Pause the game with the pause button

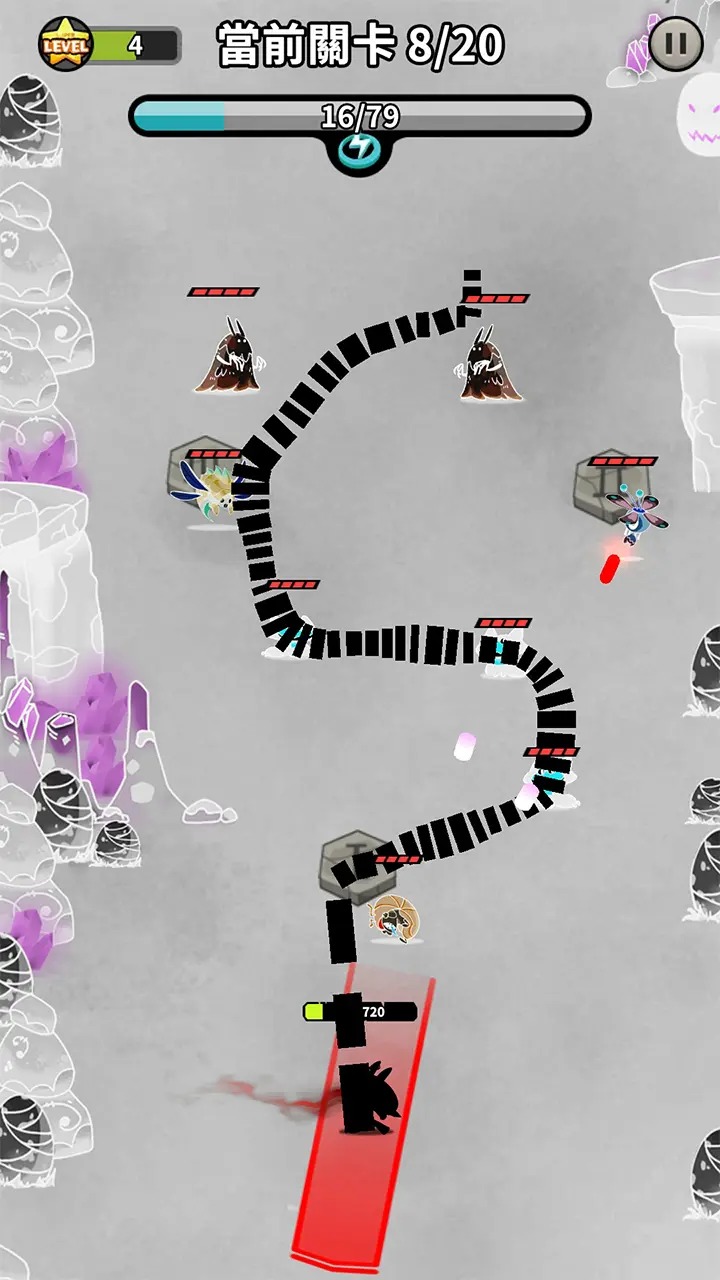point(676,44)
